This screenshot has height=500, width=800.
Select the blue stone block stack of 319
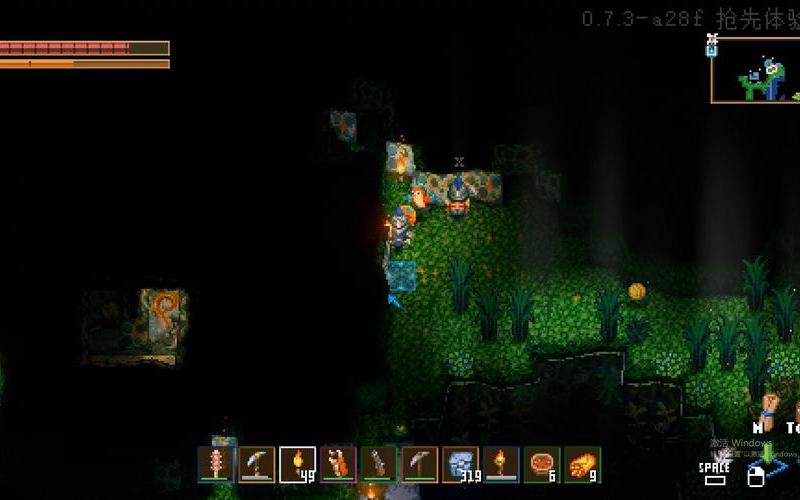pos(461,464)
